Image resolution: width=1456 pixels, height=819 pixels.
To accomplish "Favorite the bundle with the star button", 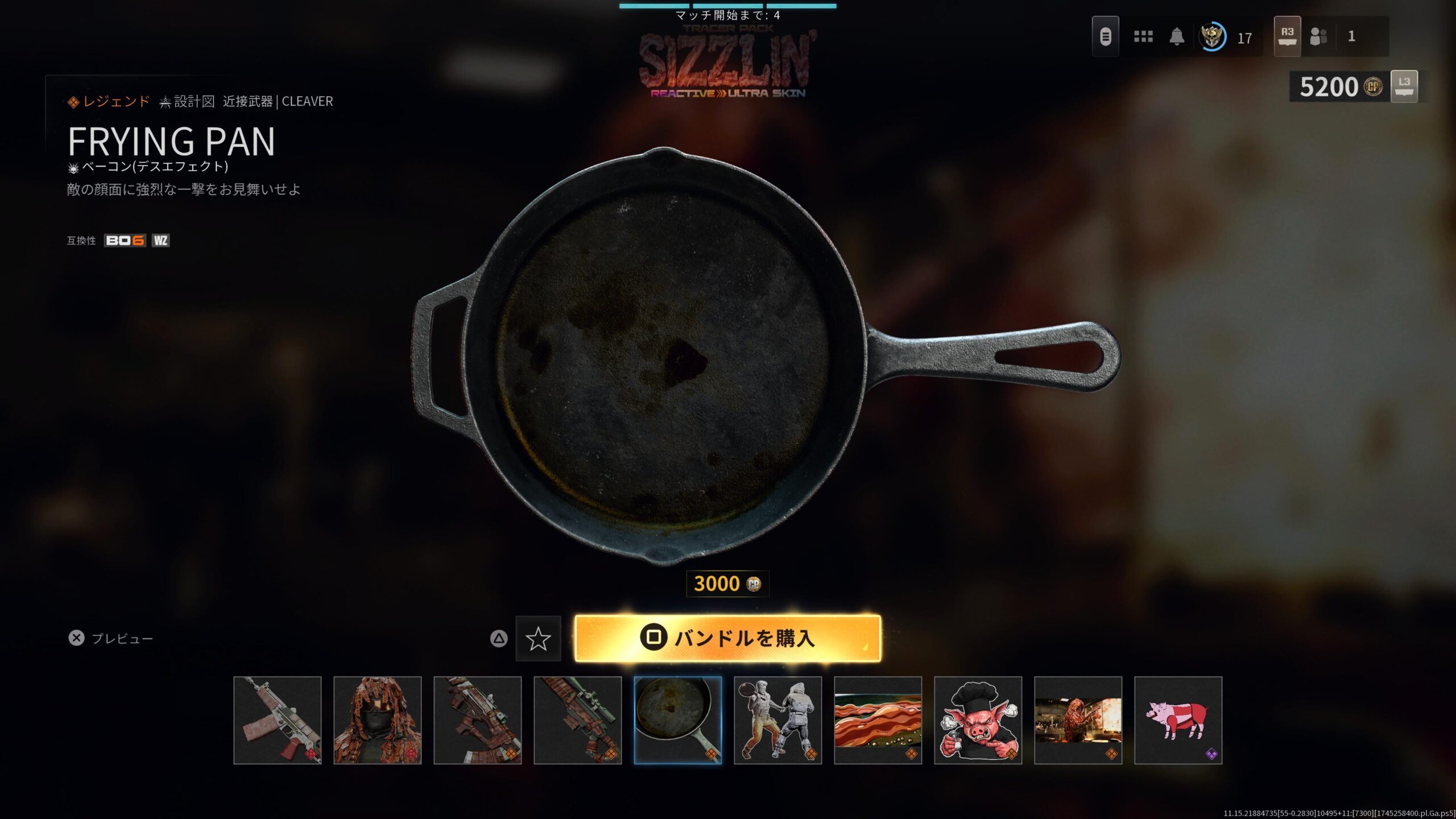I will 538,639.
